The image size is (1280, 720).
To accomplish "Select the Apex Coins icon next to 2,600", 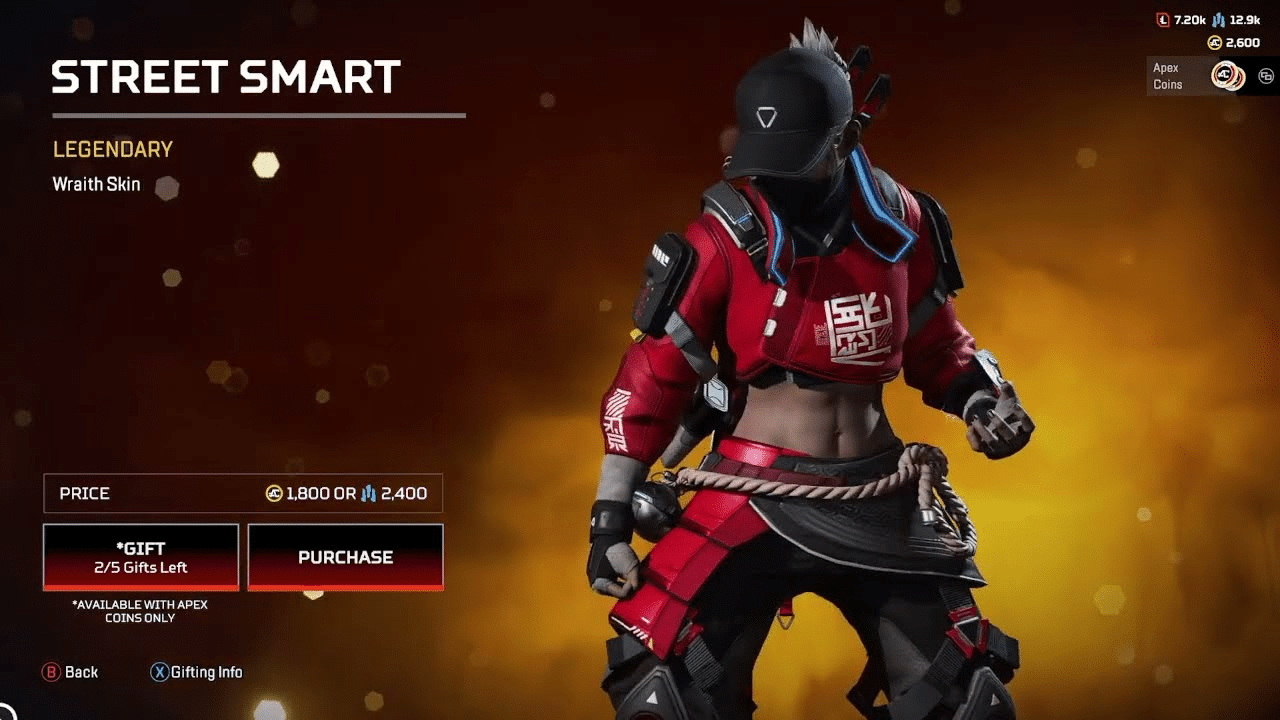I will click(1215, 42).
